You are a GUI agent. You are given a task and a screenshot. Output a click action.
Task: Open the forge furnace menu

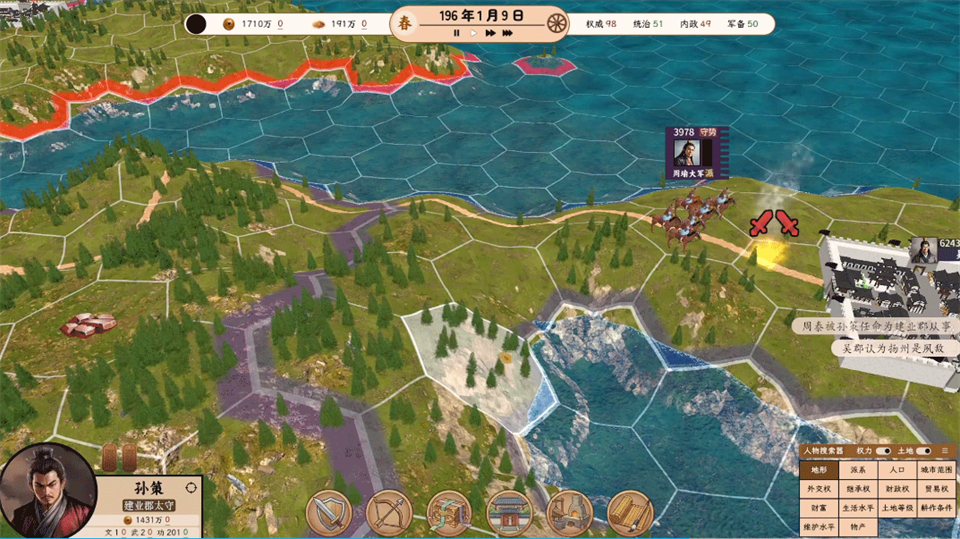pos(569,513)
